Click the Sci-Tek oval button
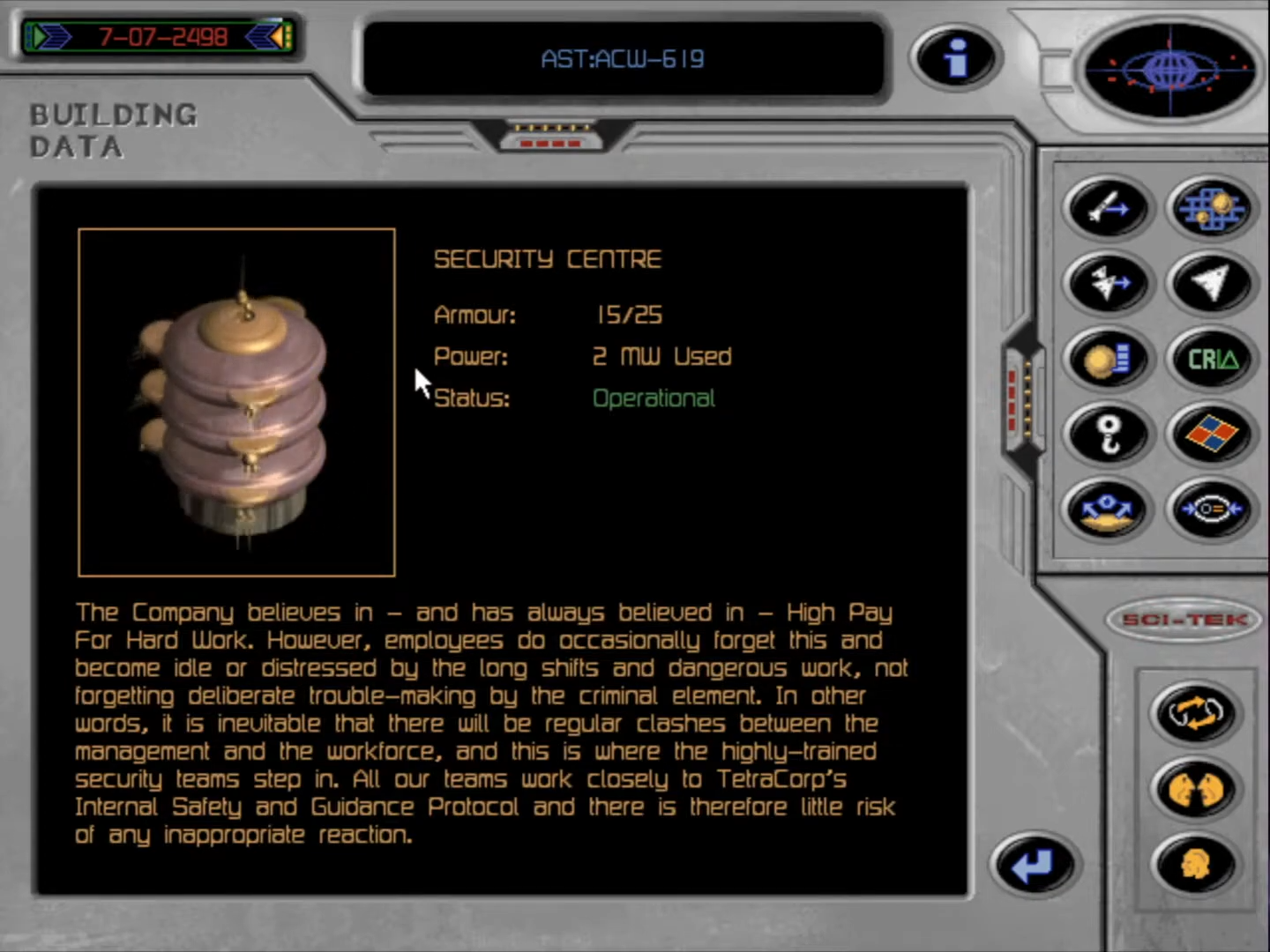This screenshot has width=1270, height=952. pos(1184,620)
